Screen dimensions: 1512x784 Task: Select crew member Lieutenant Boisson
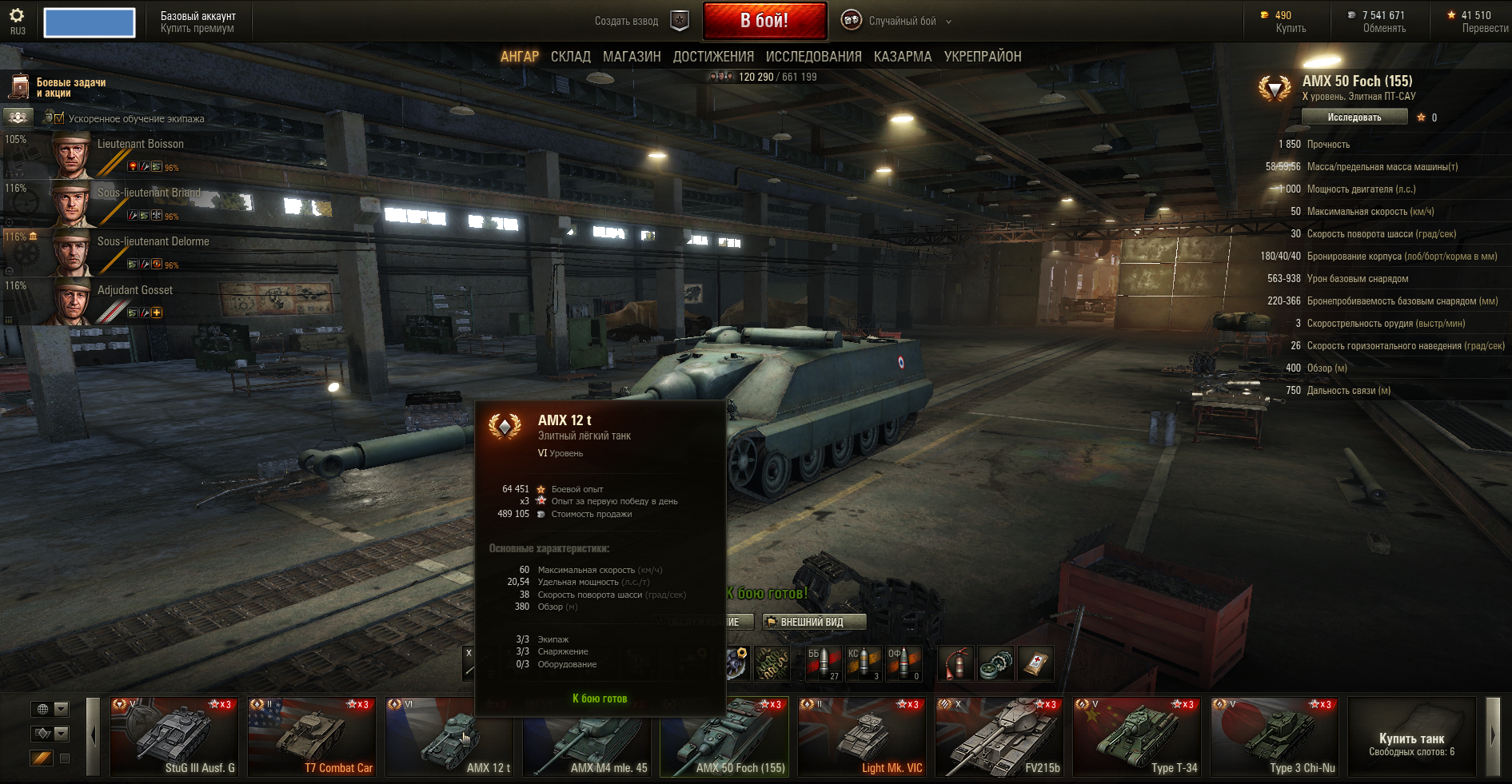pos(140,145)
